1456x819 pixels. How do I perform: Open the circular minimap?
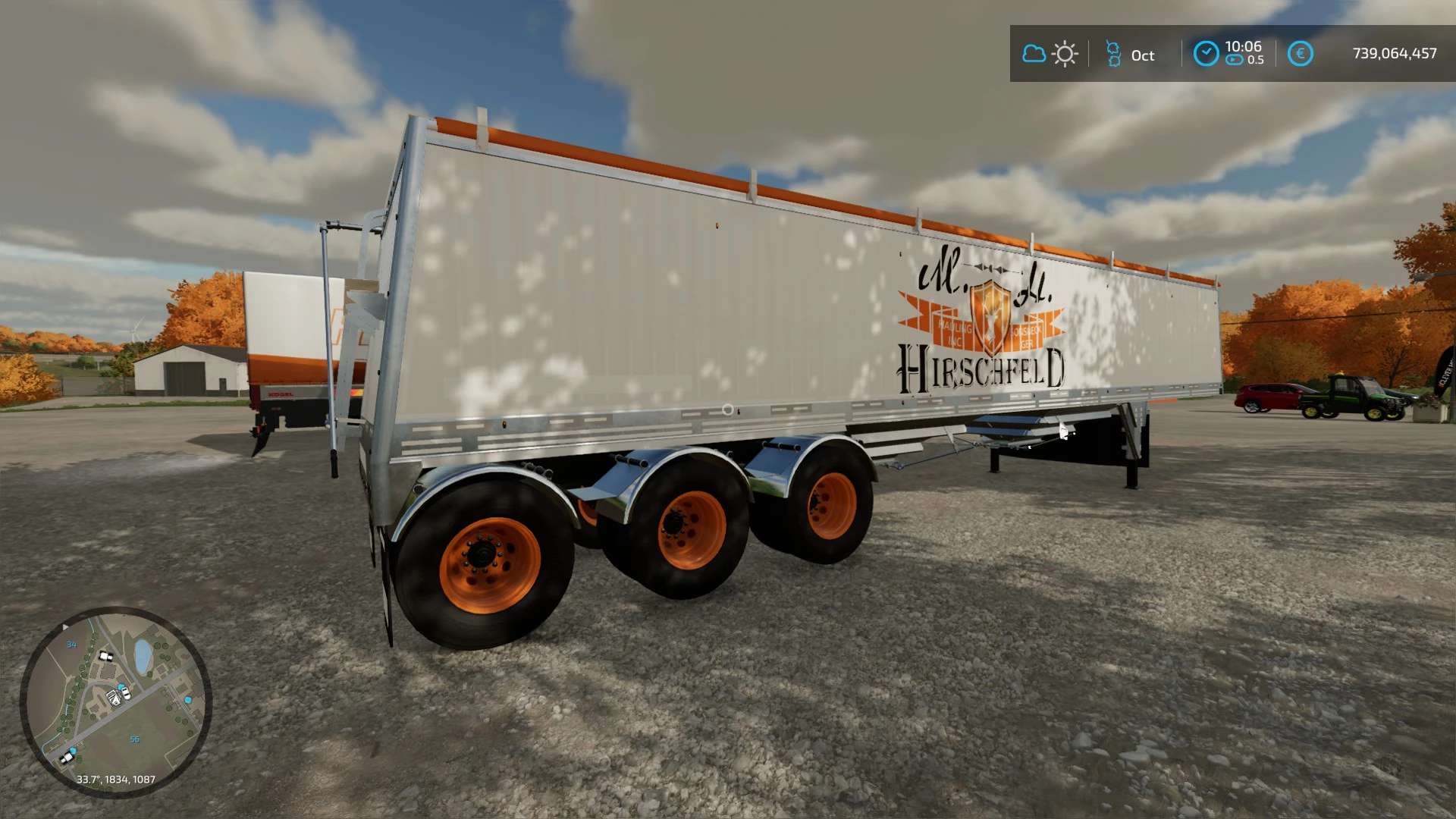115,701
